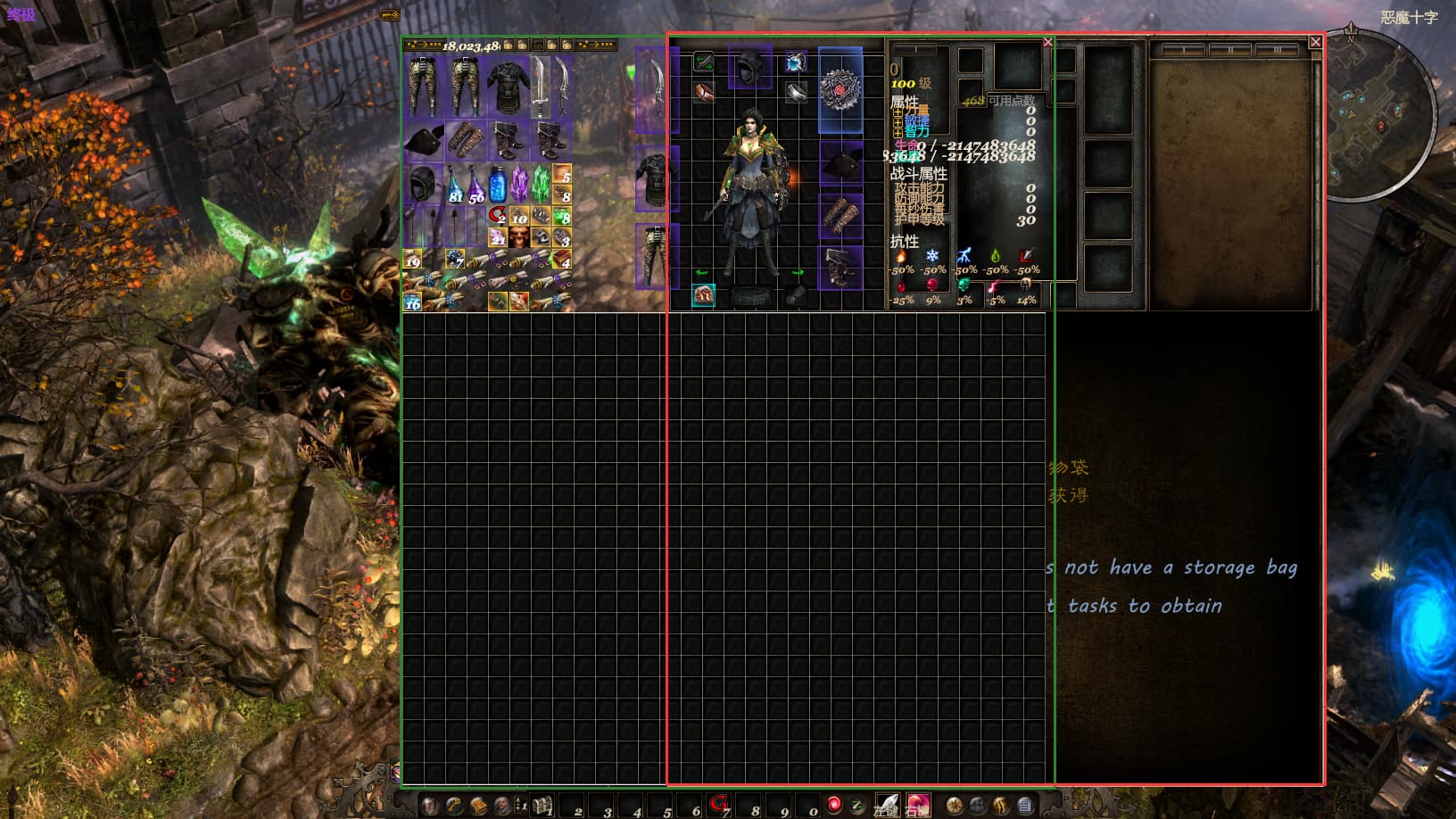This screenshot has width=1456, height=819.
Task: Add a point to the 力量 attribute
Action: 898,111
